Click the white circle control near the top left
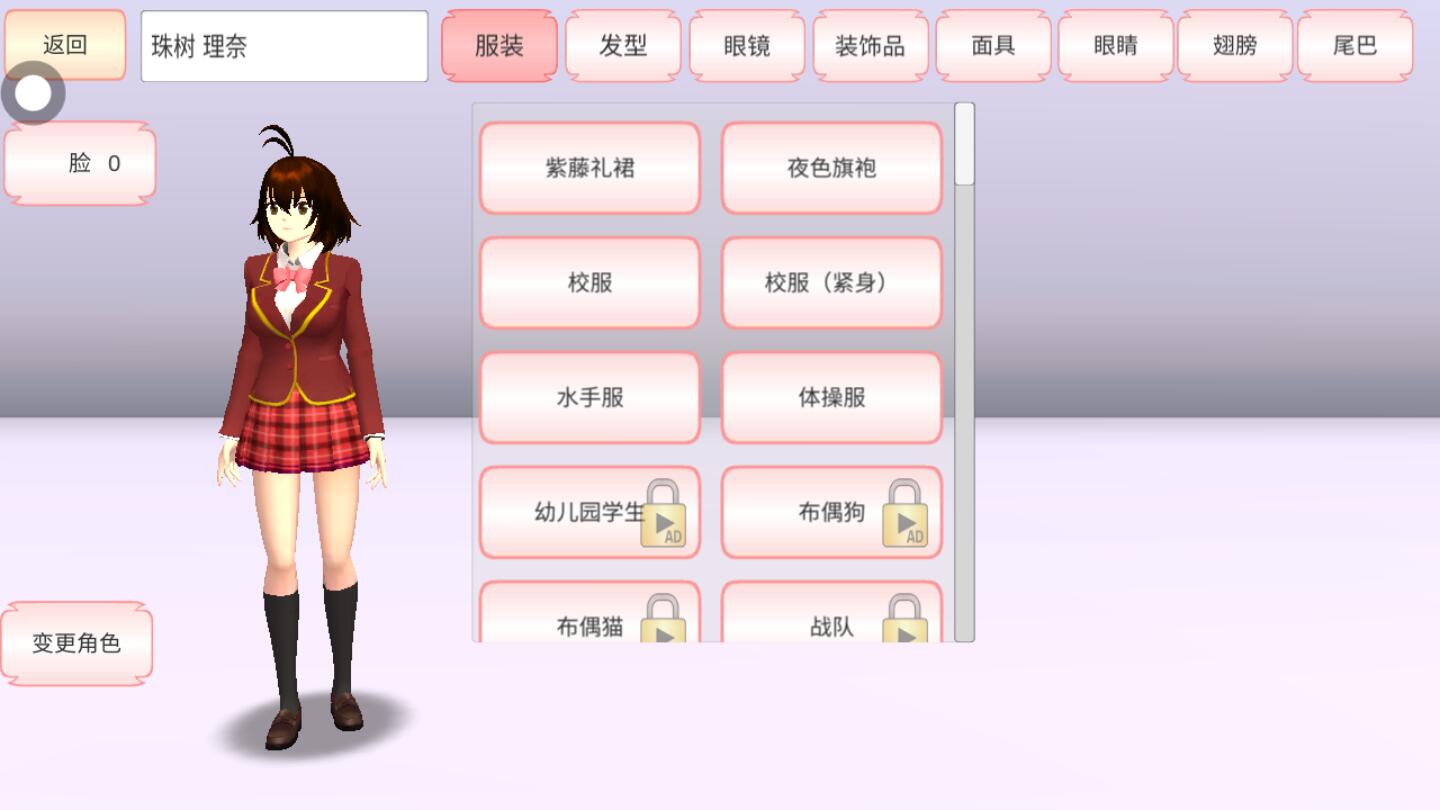The image size is (1440, 810). [x=34, y=93]
